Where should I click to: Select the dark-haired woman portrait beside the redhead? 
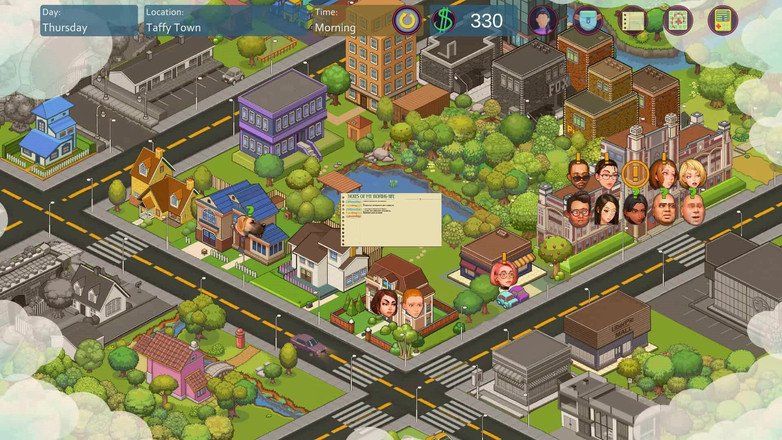[x=382, y=302]
